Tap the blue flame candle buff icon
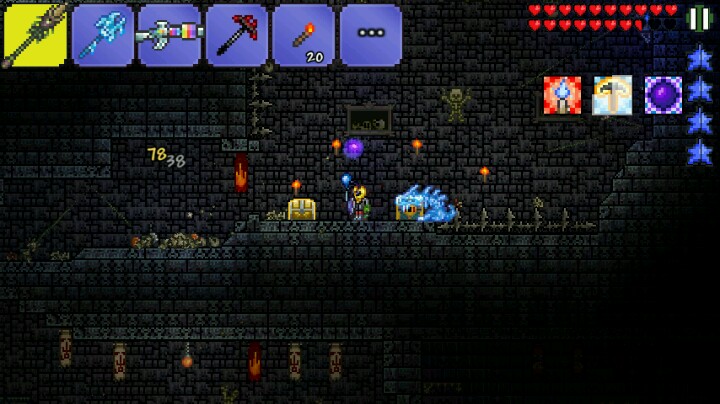Screen dimensions: 720x404 point(562,95)
